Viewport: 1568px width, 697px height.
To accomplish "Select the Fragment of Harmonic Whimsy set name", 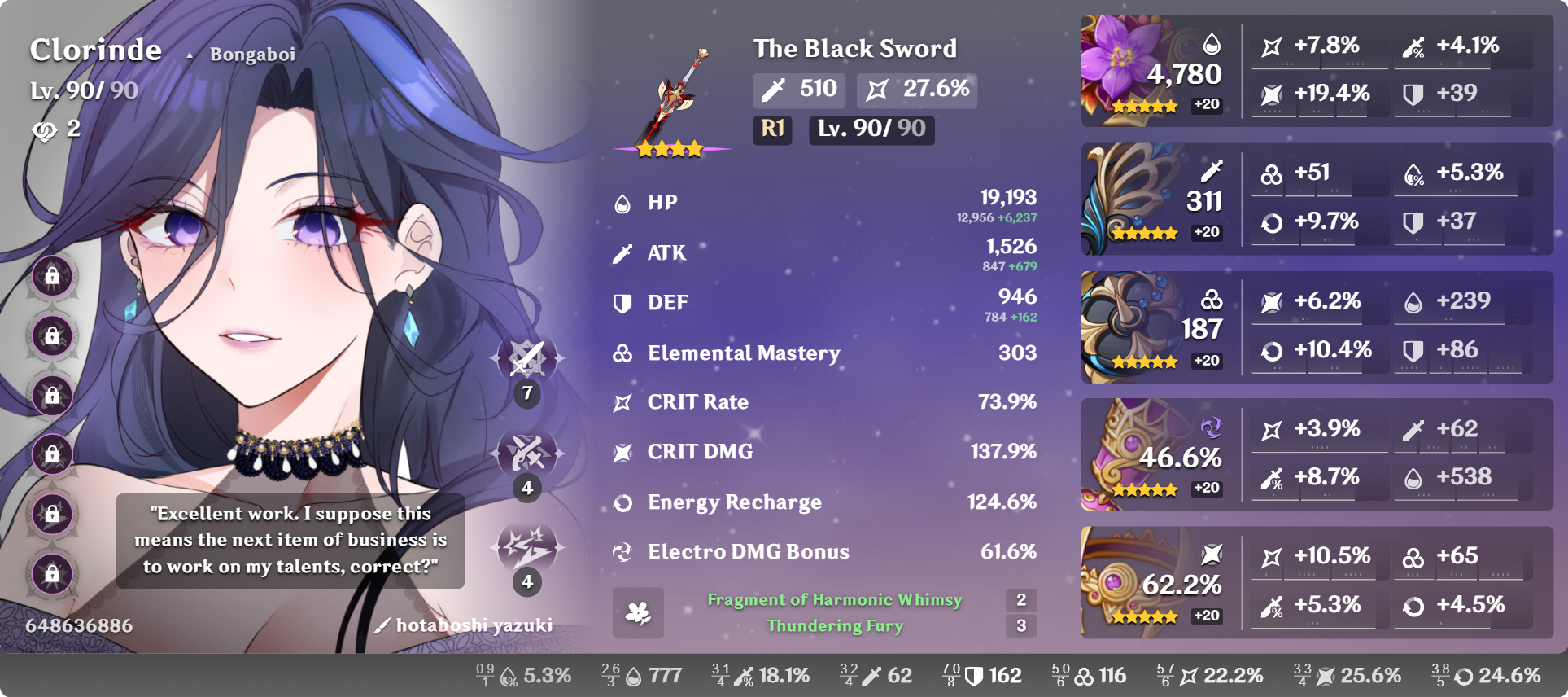I will tap(833, 599).
